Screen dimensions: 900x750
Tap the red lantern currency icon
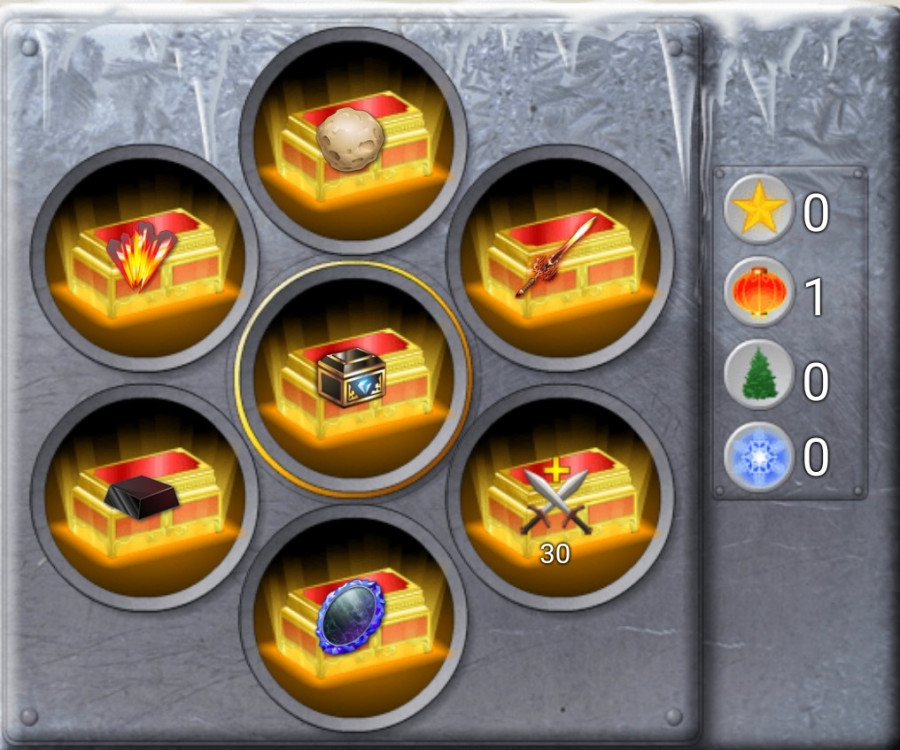point(759,293)
